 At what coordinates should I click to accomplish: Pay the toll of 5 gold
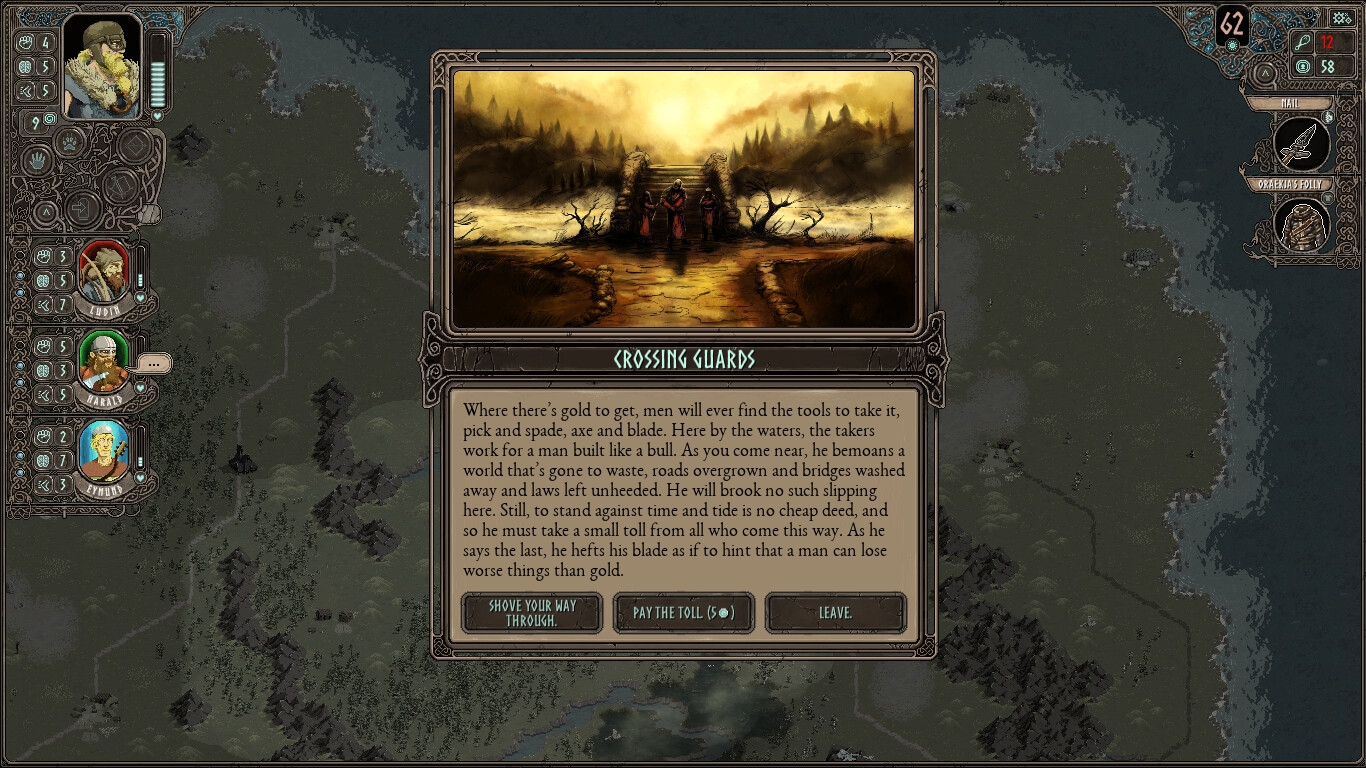click(x=683, y=613)
